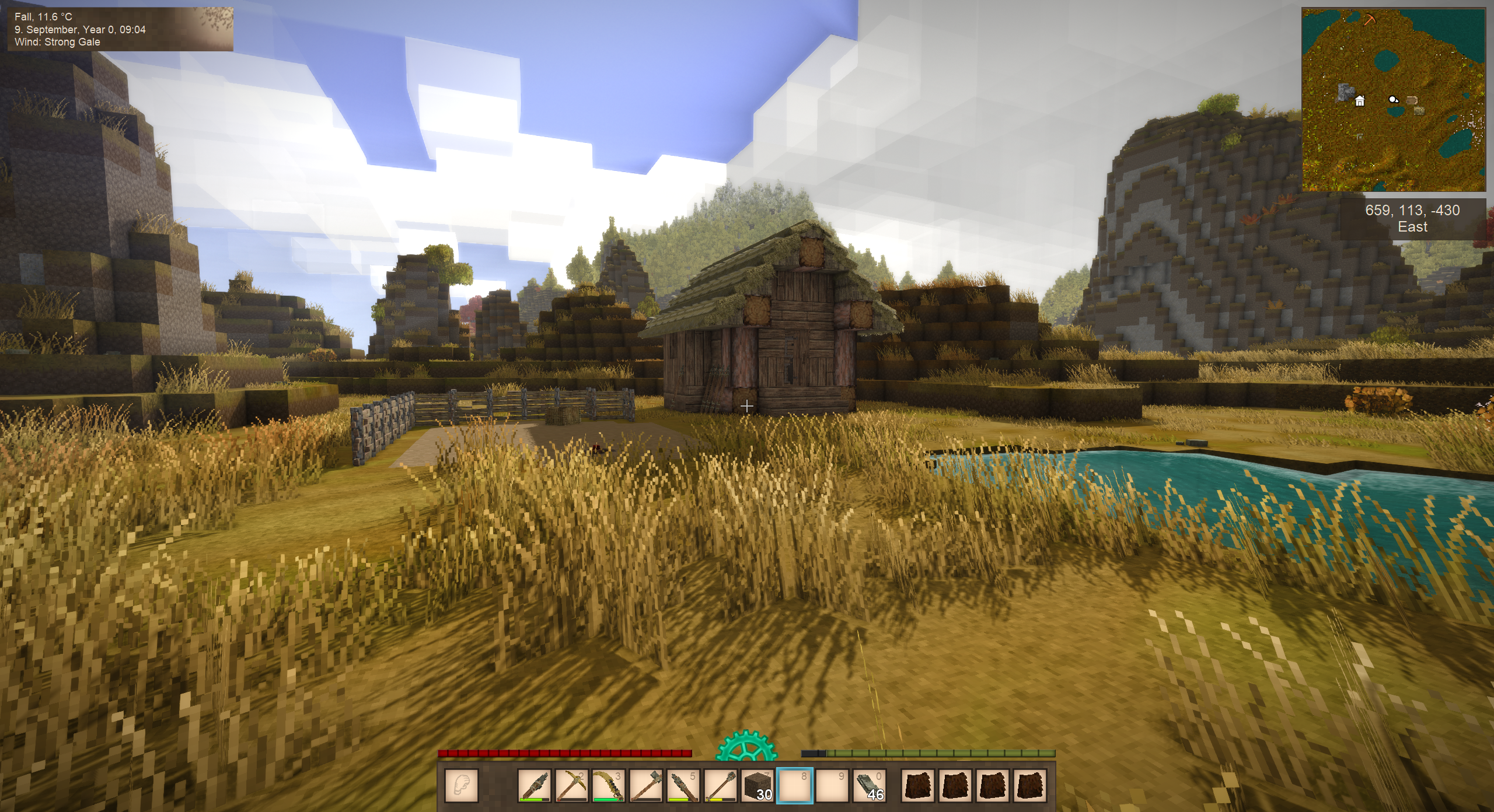Click the highlighted empty hotbar slot 8
This screenshot has height=812, width=1494.
(x=795, y=785)
